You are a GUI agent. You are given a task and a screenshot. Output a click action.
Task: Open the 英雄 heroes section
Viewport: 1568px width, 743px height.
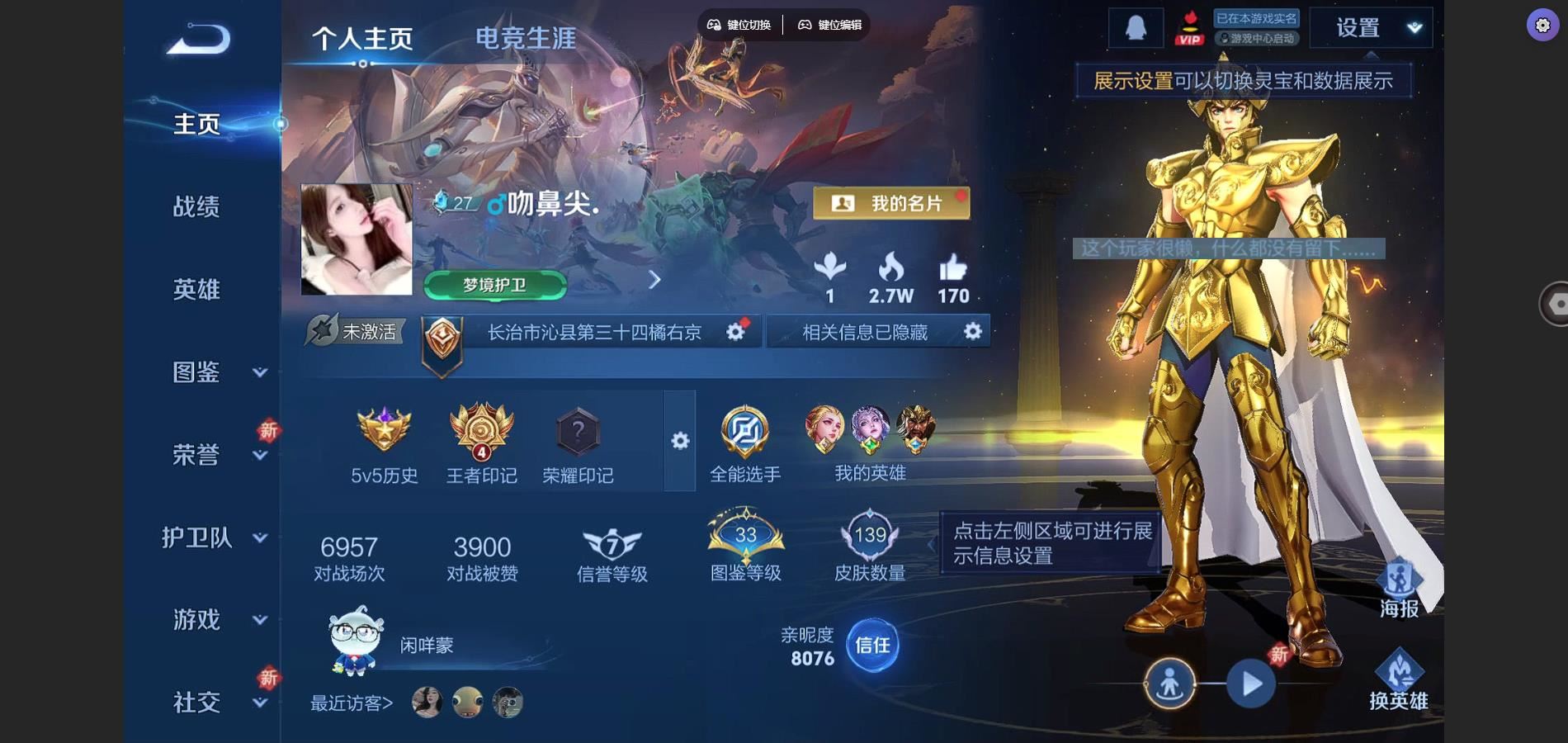coord(196,290)
